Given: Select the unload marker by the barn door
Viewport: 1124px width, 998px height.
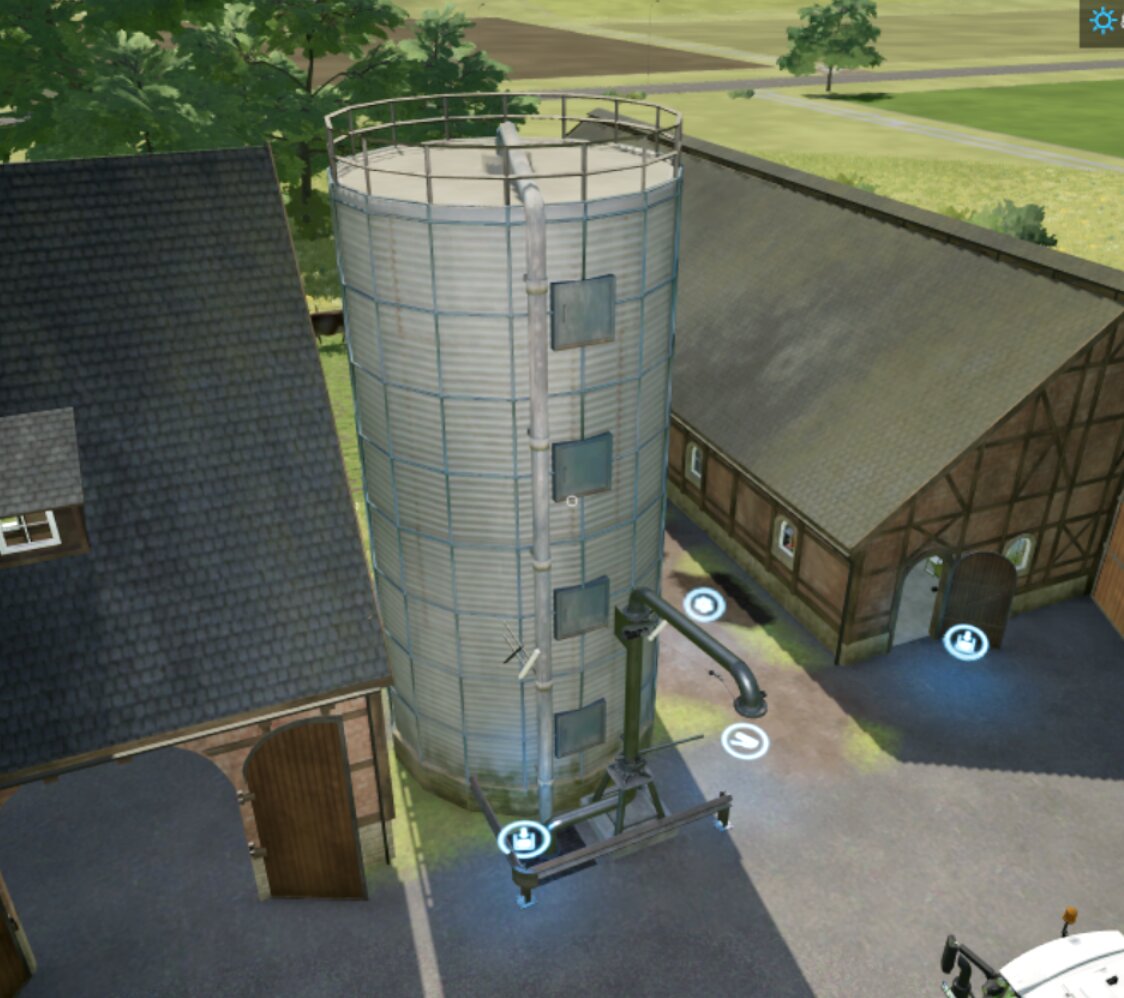Looking at the screenshot, I should click(x=965, y=642).
